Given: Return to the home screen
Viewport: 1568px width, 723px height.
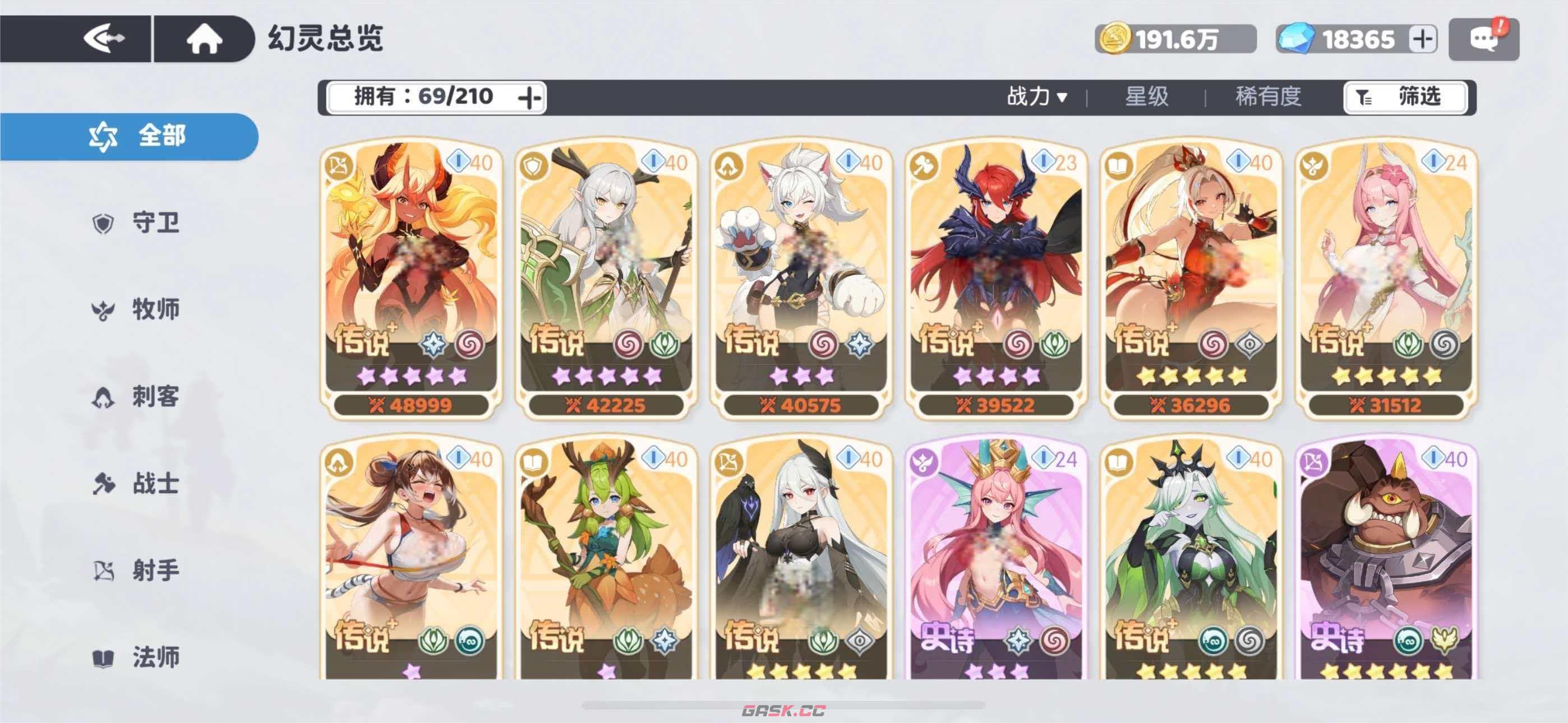Looking at the screenshot, I should click(x=204, y=39).
